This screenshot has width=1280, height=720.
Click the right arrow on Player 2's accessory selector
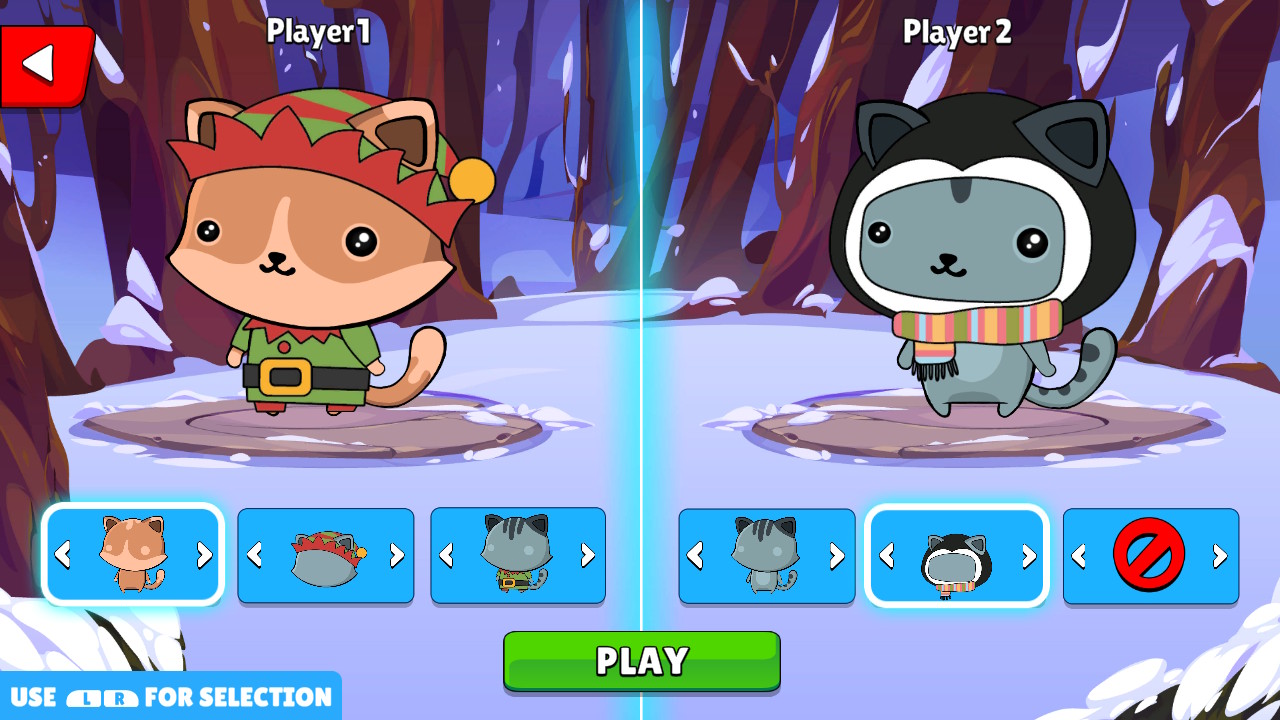coord(1220,555)
